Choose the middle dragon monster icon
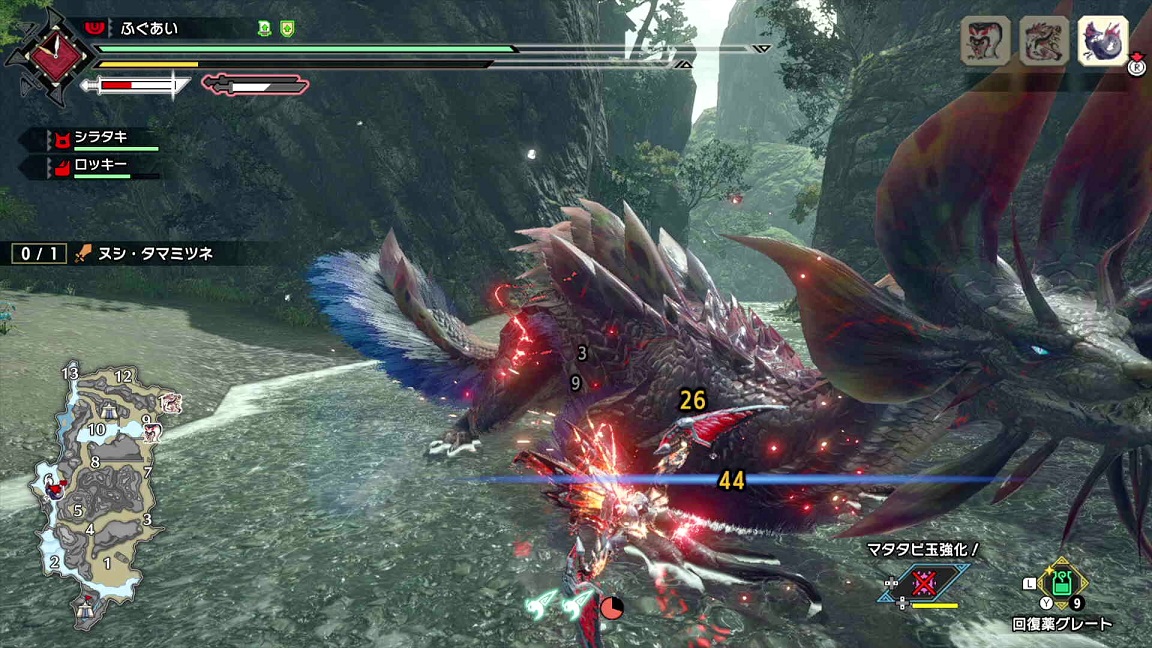The image size is (1152, 648). click(x=1044, y=41)
